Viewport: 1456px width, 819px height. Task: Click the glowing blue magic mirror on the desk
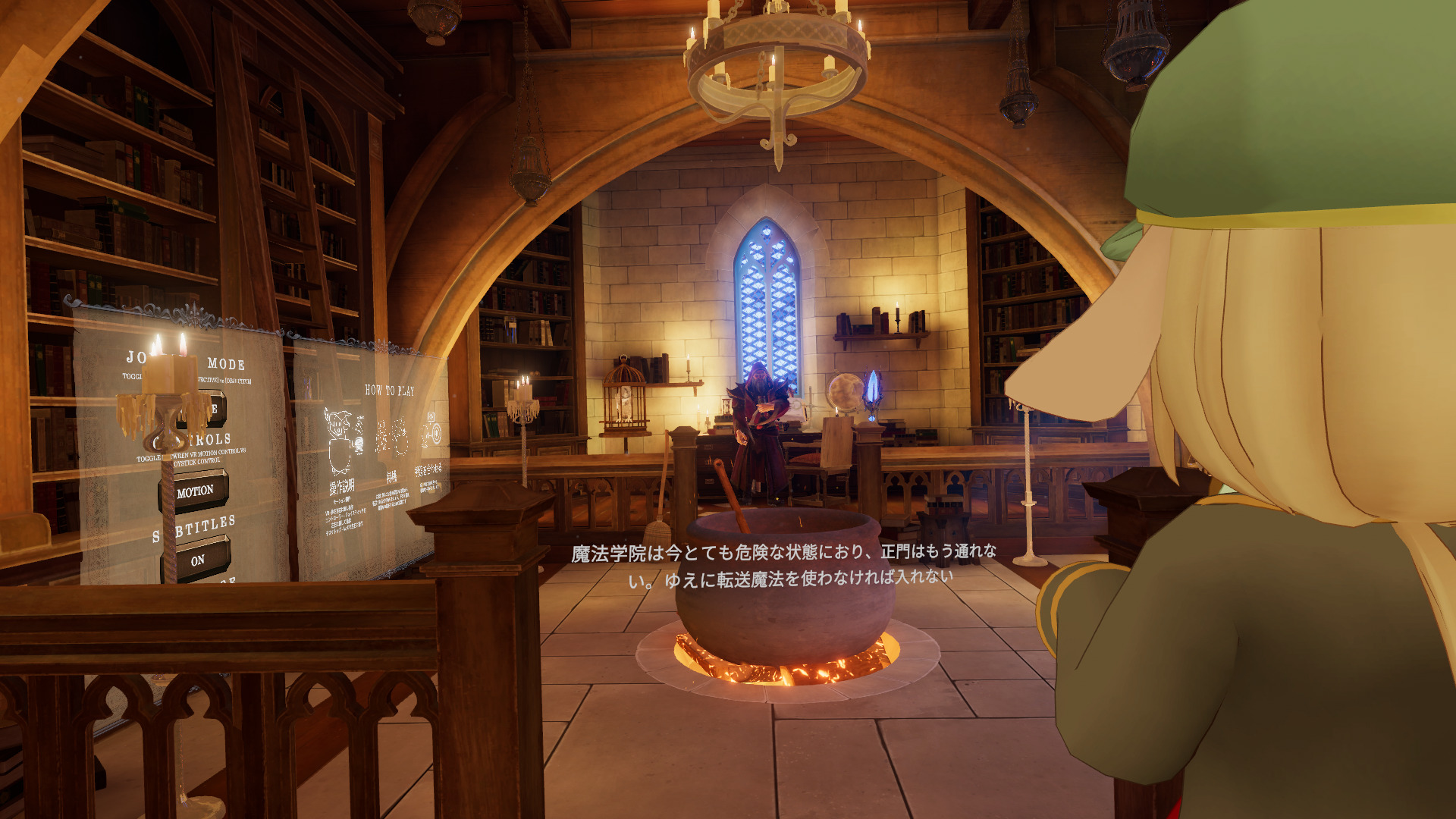point(874,388)
